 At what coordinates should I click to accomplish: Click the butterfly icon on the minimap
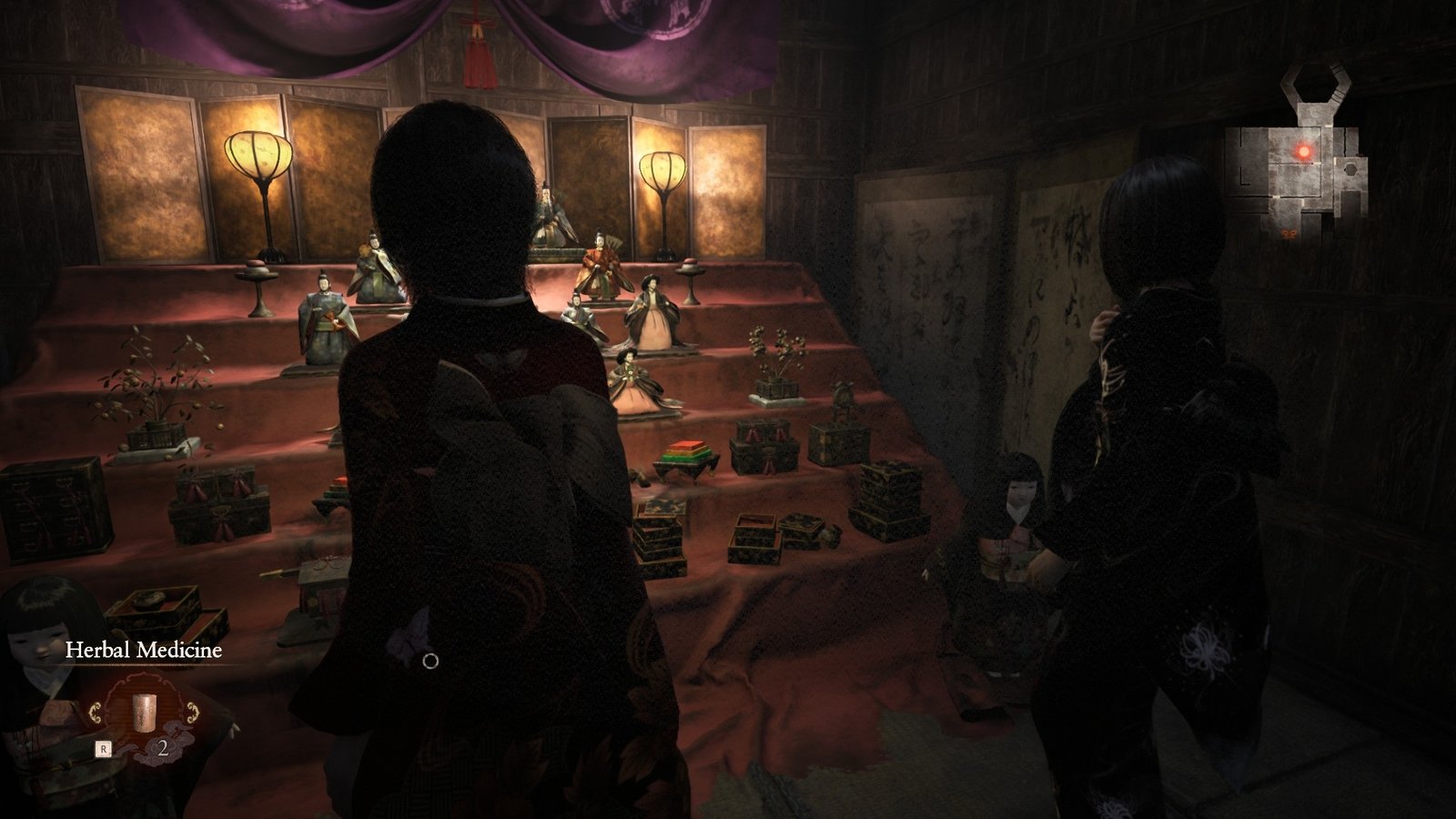click(1289, 234)
